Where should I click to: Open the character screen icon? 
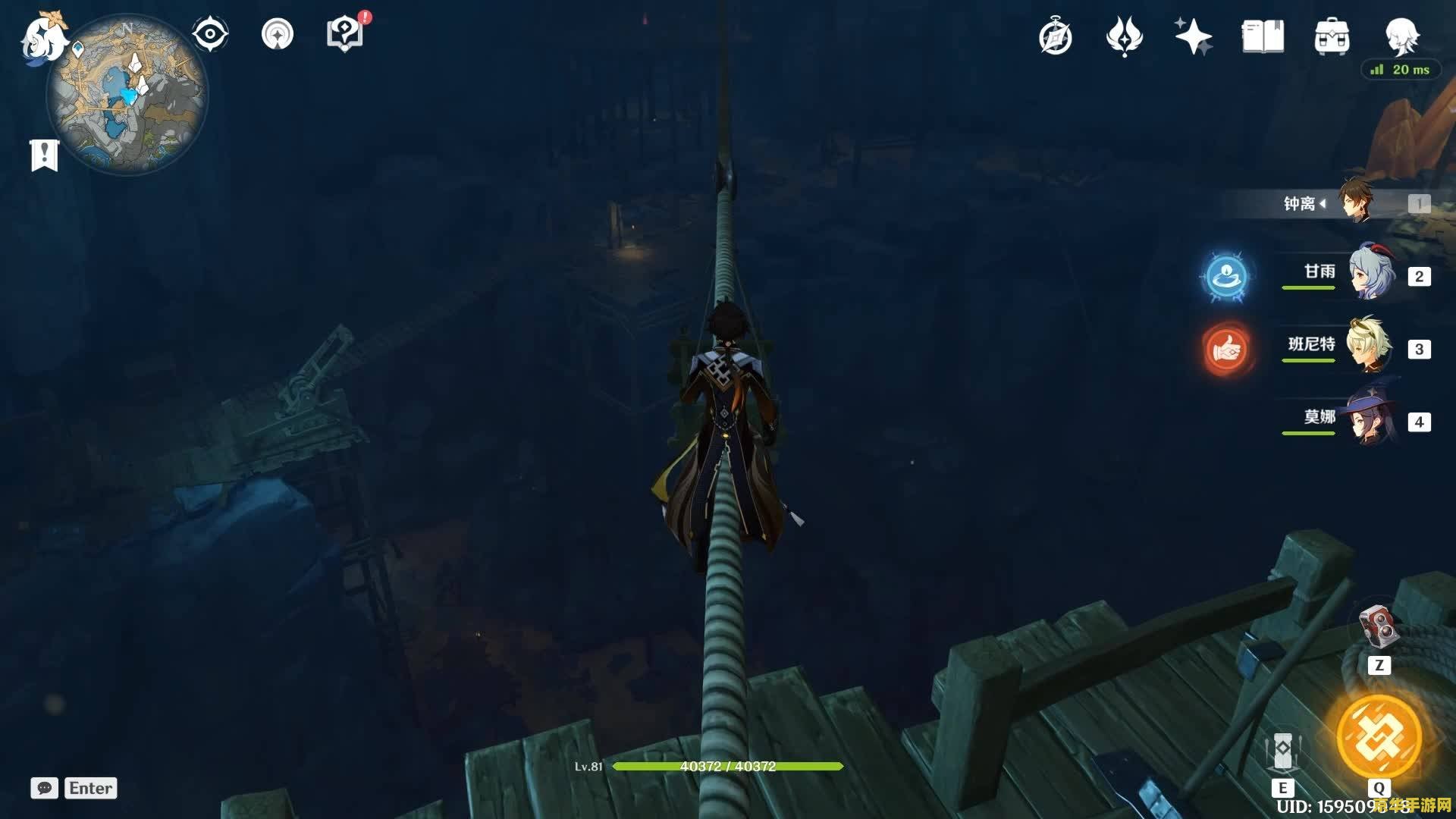[1401, 35]
